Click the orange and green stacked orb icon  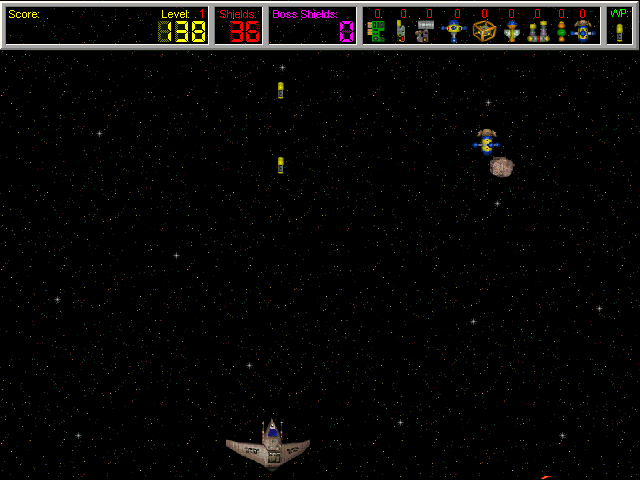pyautogui.click(x=561, y=32)
